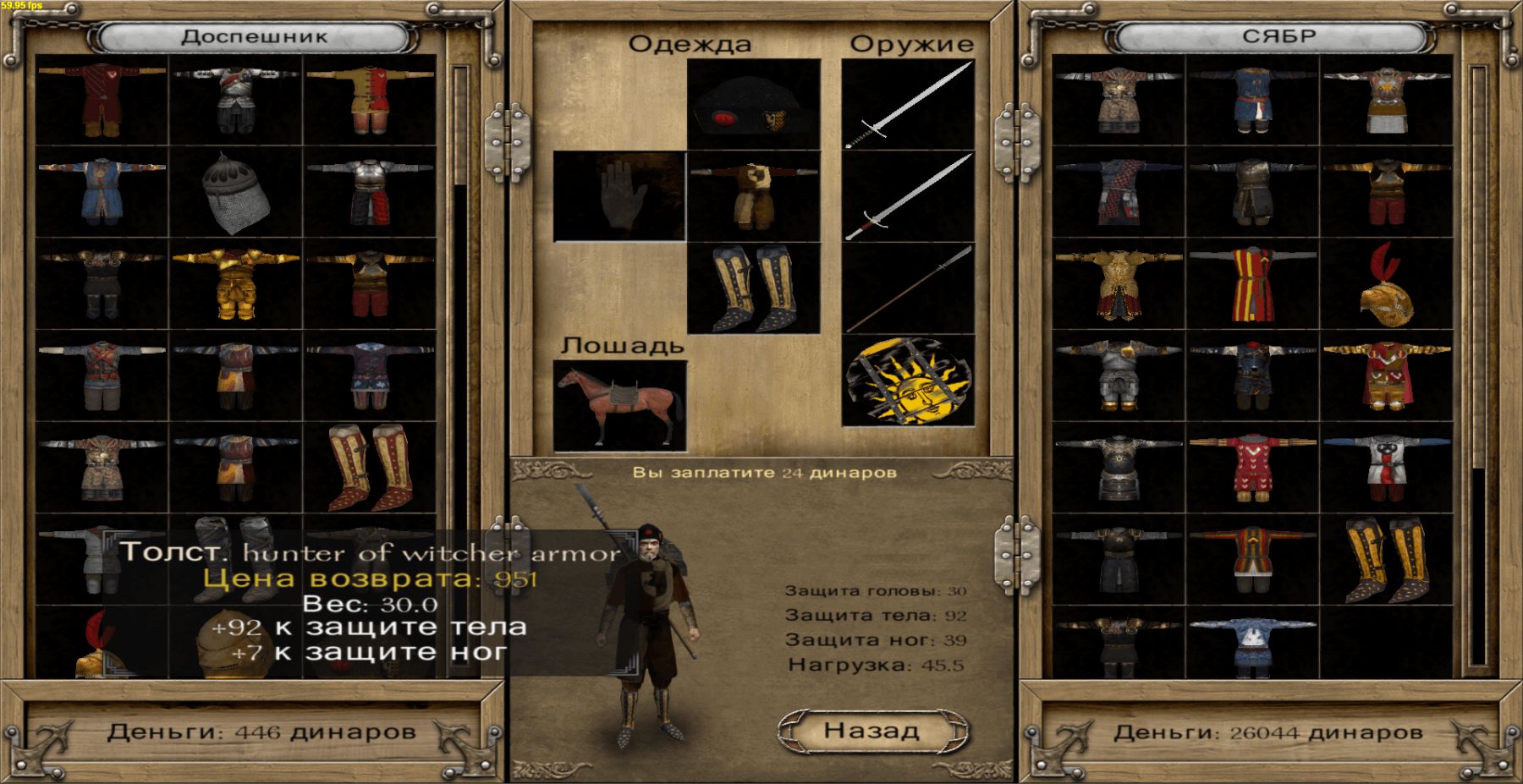Select the equipped horse slot under Лошадь
Viewport: 1523px width, 784px height.
(x=619, y=405)
